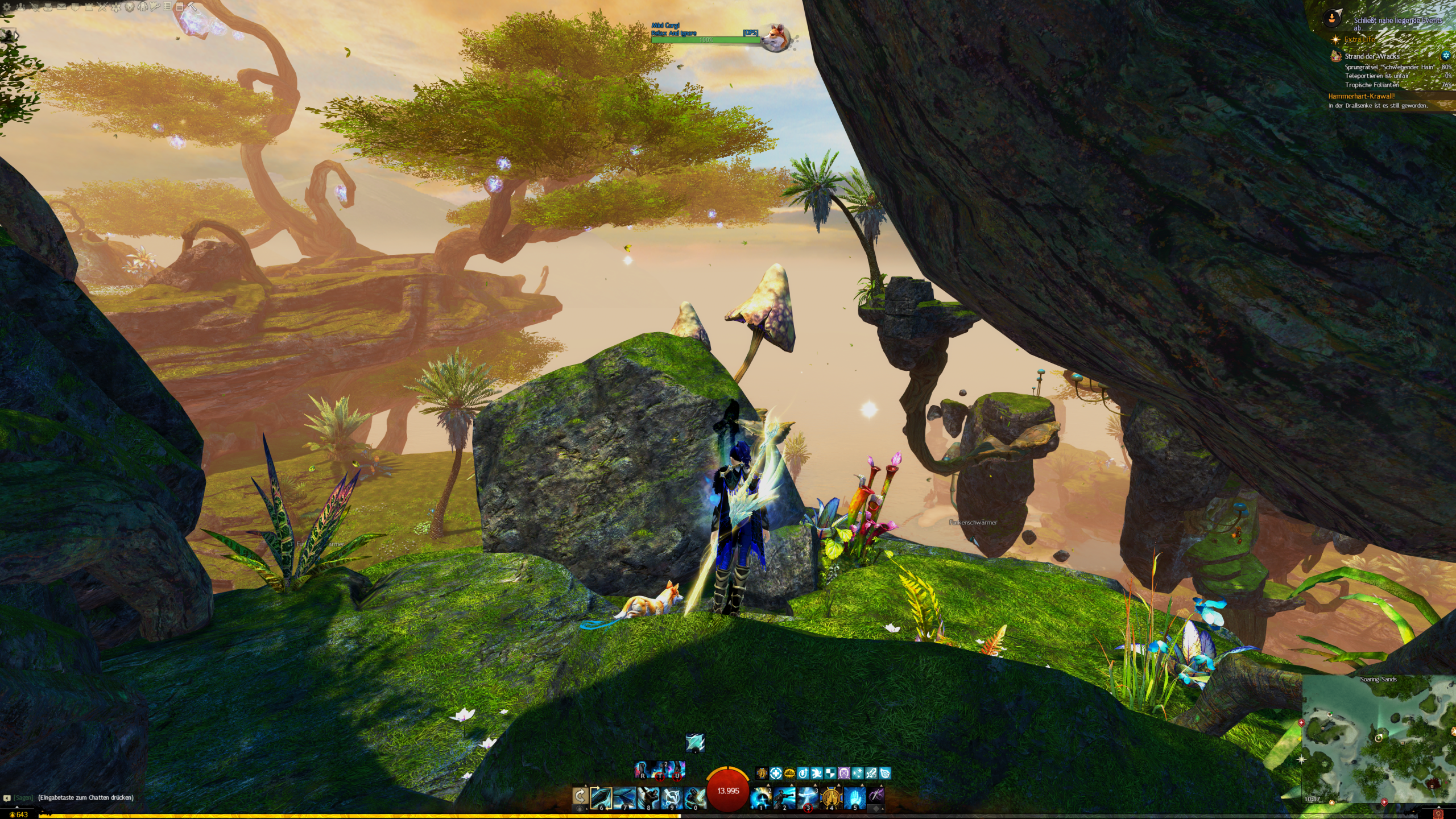
Task: Open the lion-head trading post icon
Action: click(130, 7)
